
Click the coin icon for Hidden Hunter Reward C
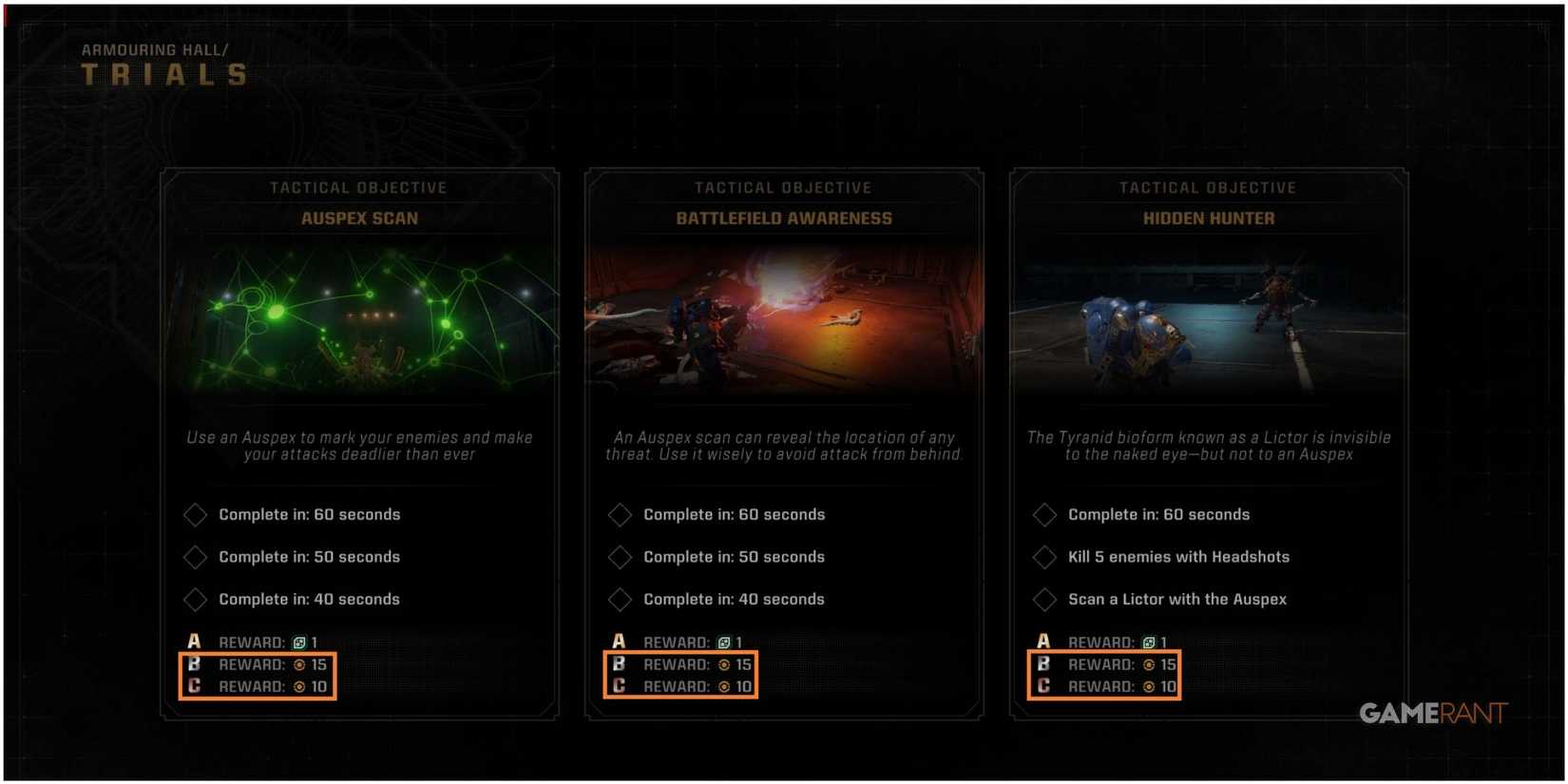point(1149,688)
